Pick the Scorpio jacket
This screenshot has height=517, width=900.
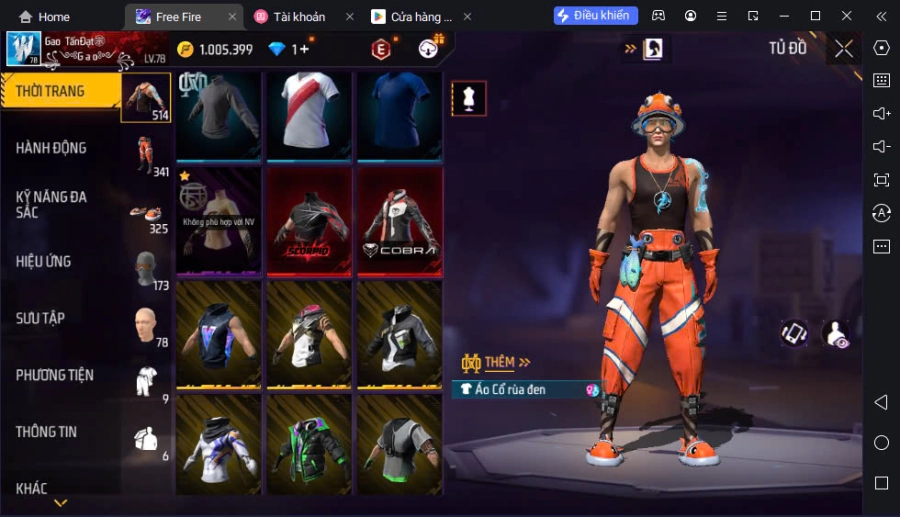309,222
